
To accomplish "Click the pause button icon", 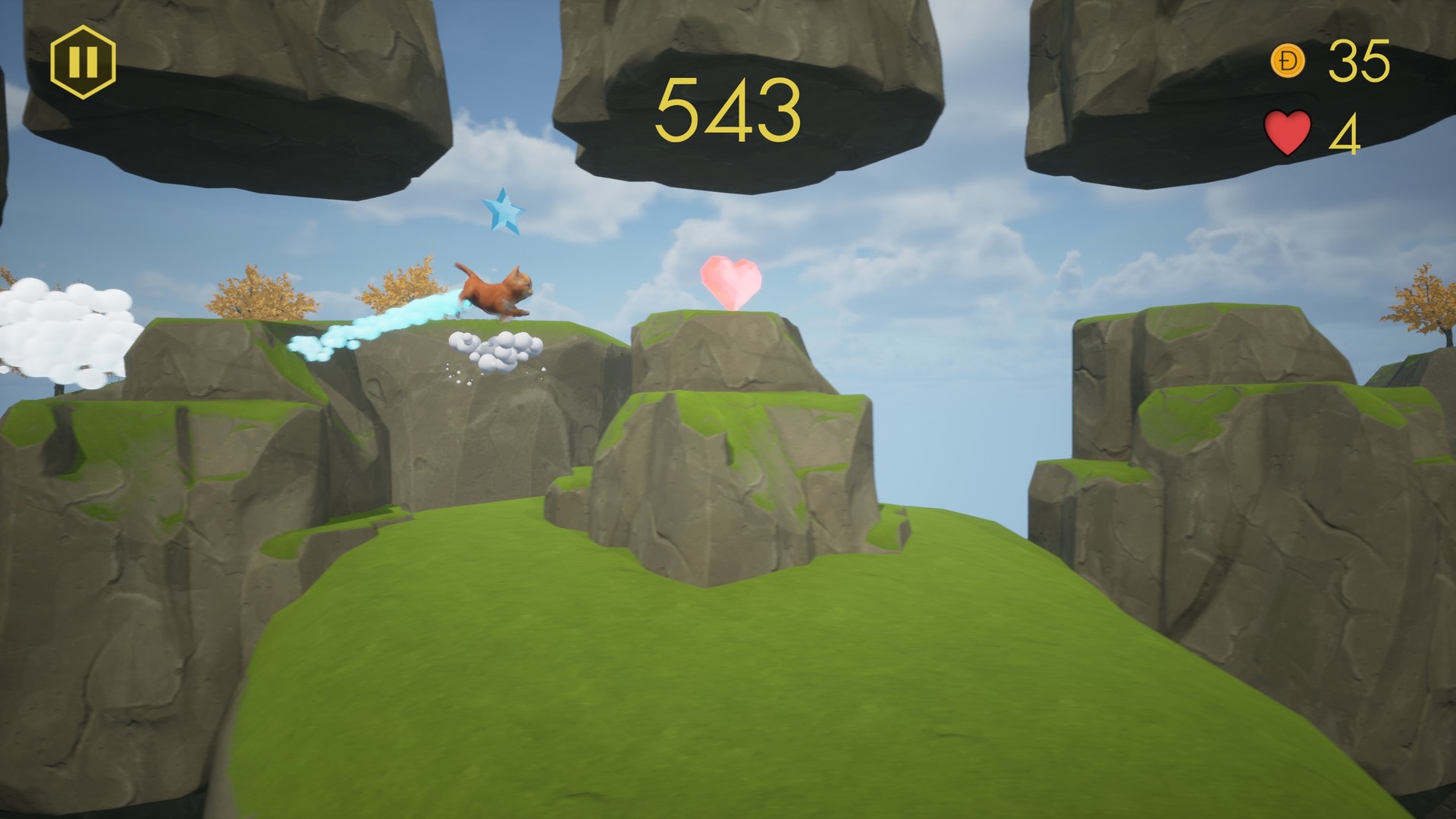I will 85,62.
